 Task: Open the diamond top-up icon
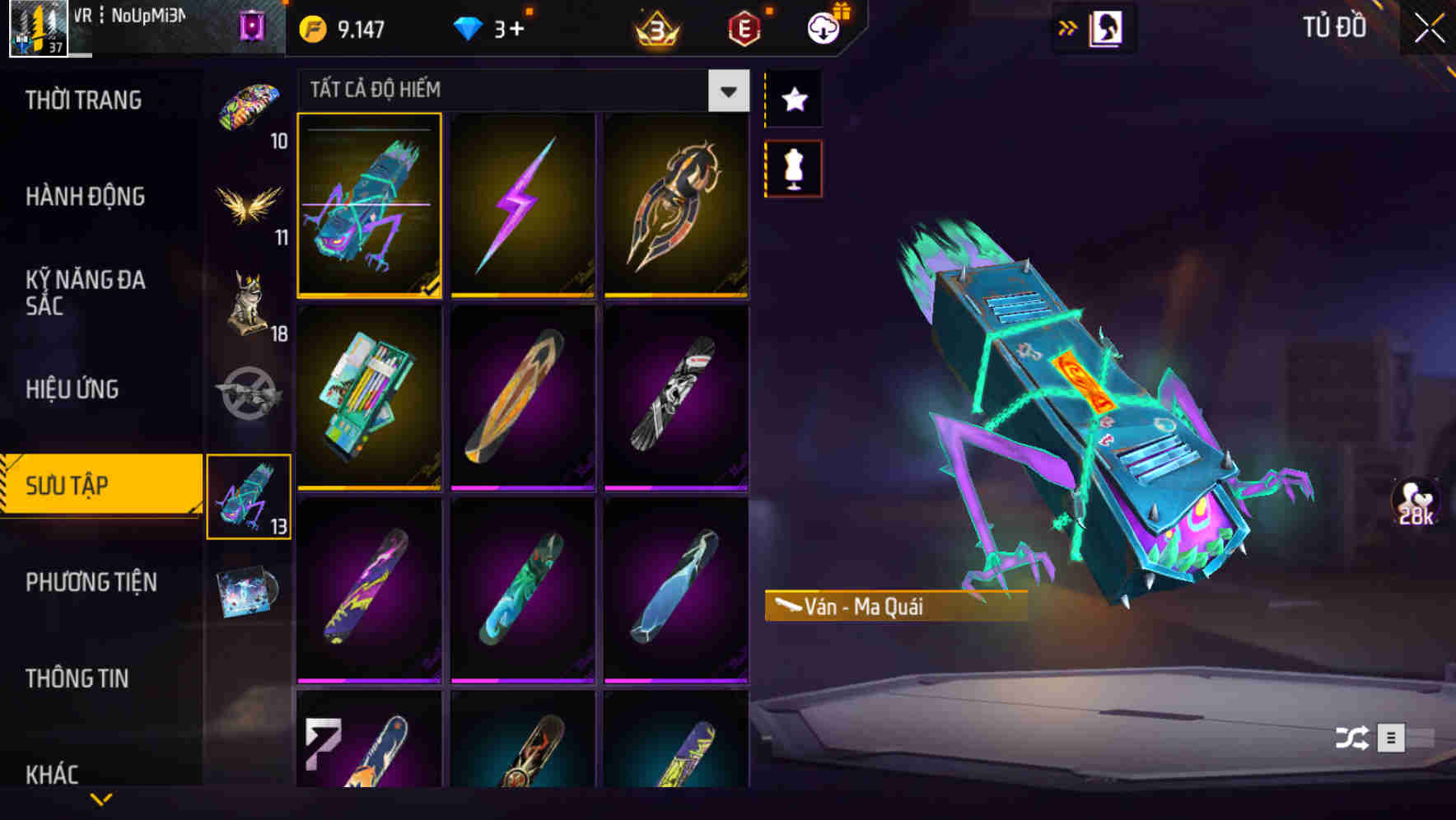click(x=468, y=27)
